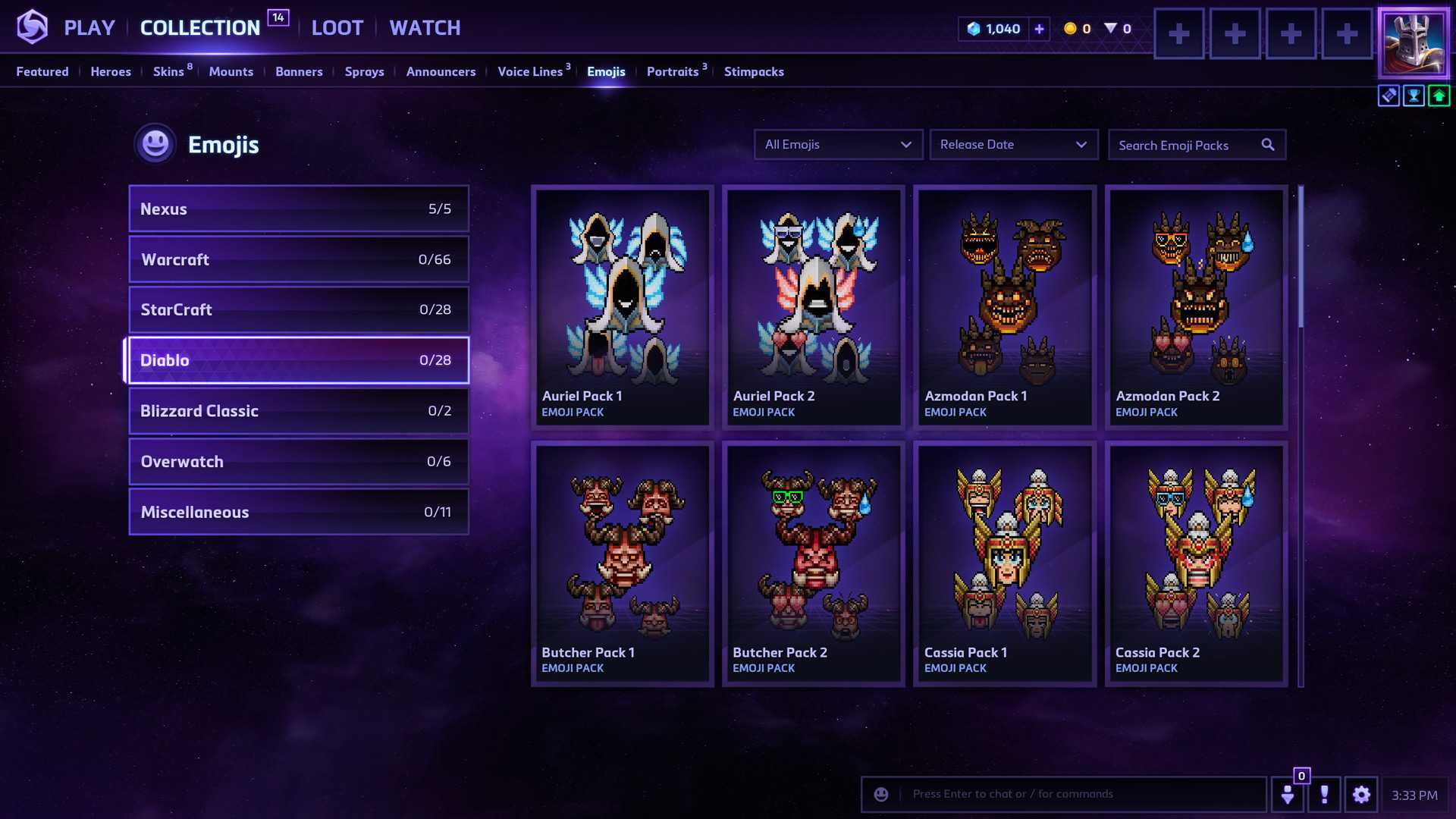This screenshot has height=819, width=1456.
Task: Select the Auriel Pack 1 emoji pack
Action: tap(623, 307)
